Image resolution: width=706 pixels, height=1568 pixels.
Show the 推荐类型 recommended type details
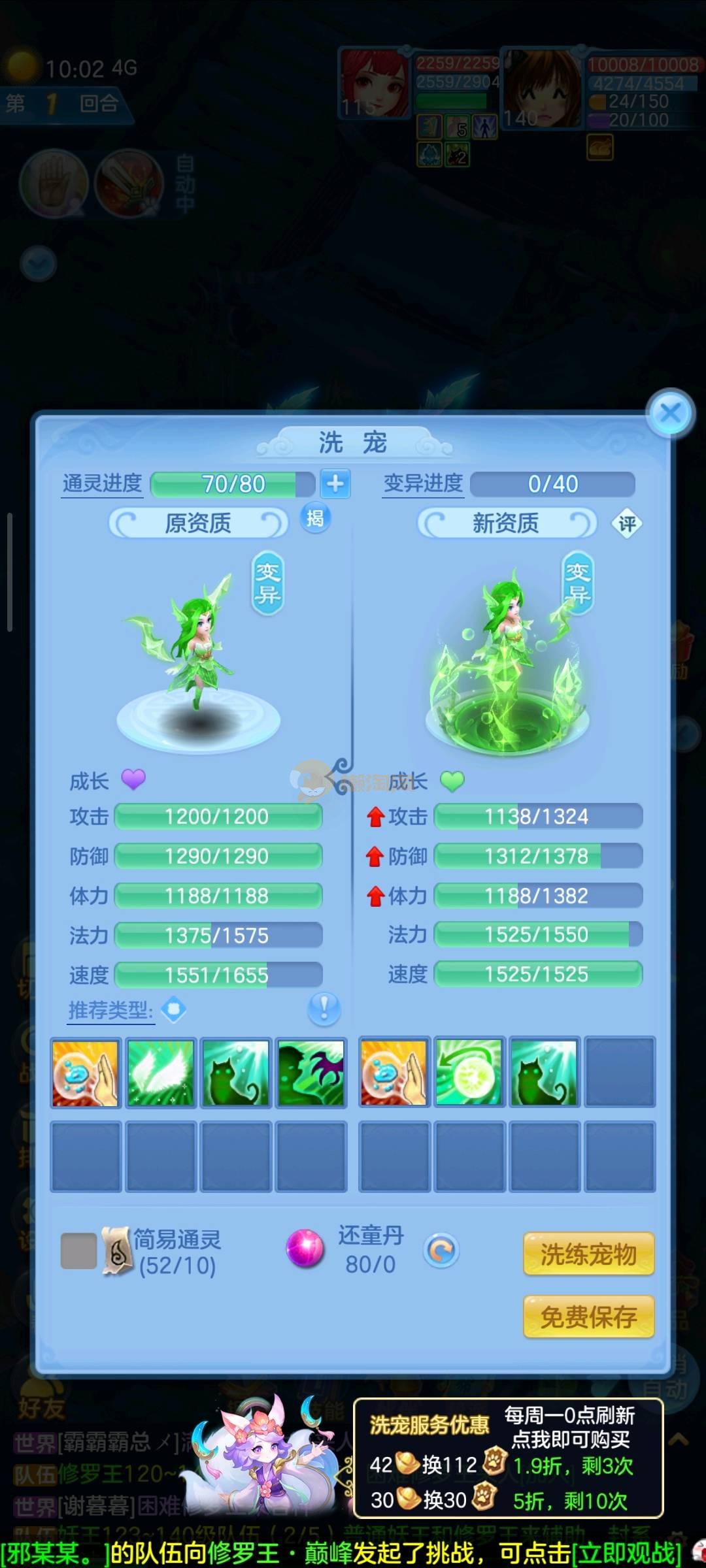111,1011
